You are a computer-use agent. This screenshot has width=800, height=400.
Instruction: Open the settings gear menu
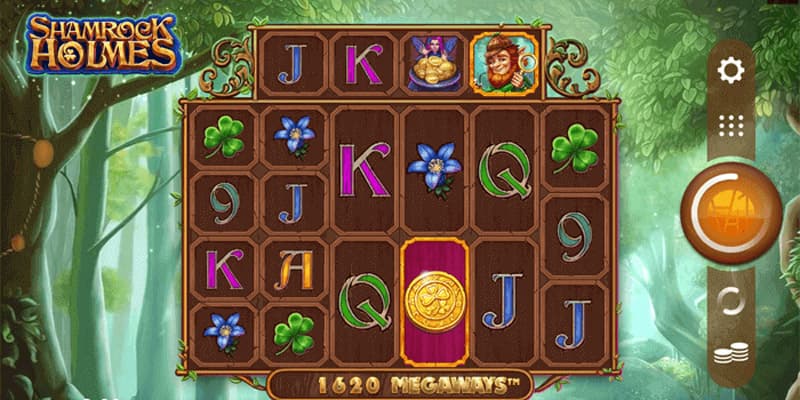[731, 70]
